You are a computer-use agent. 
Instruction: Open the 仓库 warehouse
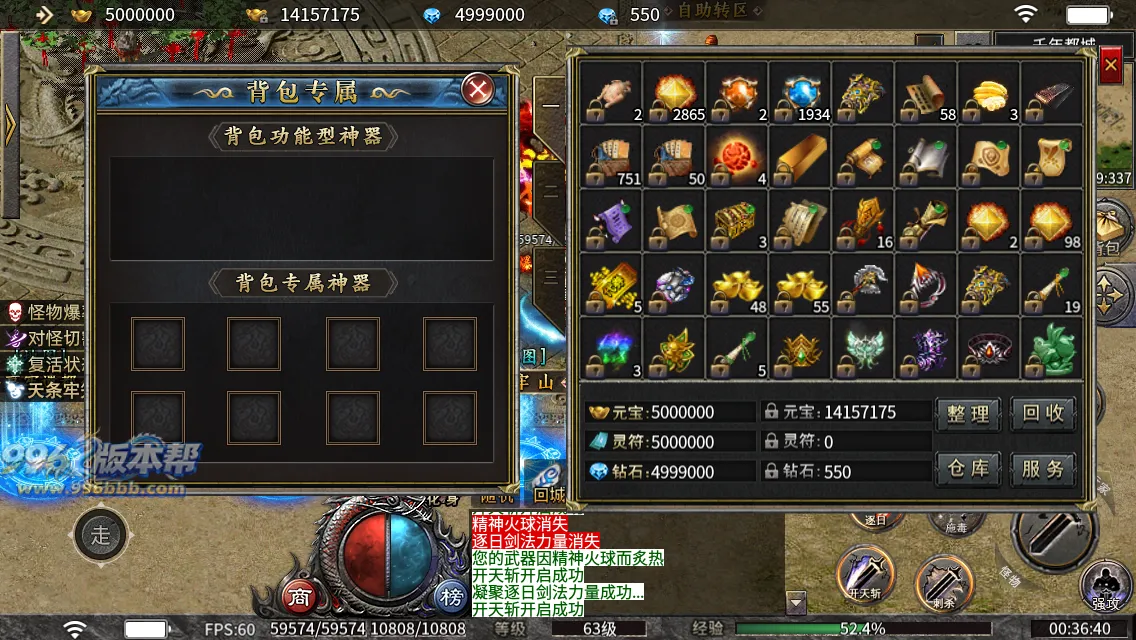click(x=968, y=468)
